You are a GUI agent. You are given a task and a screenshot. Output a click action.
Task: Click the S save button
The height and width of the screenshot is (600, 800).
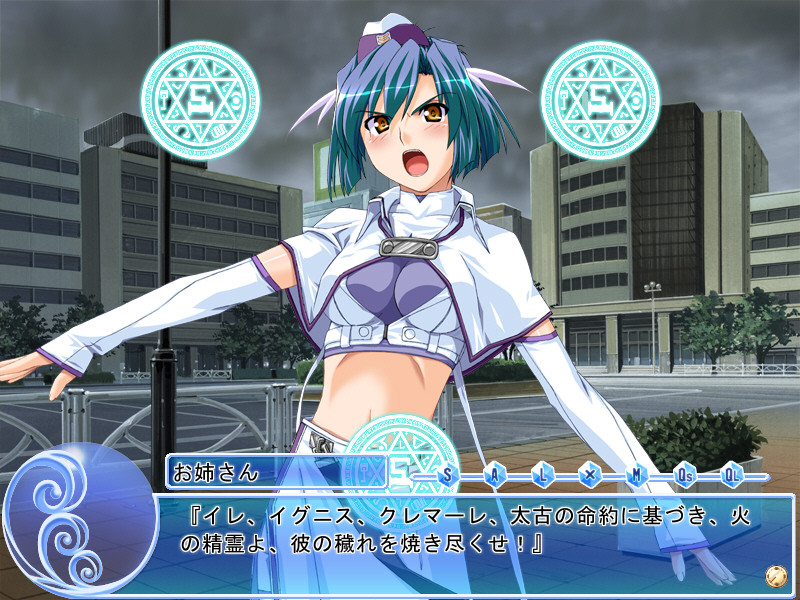tap(447, 475)
